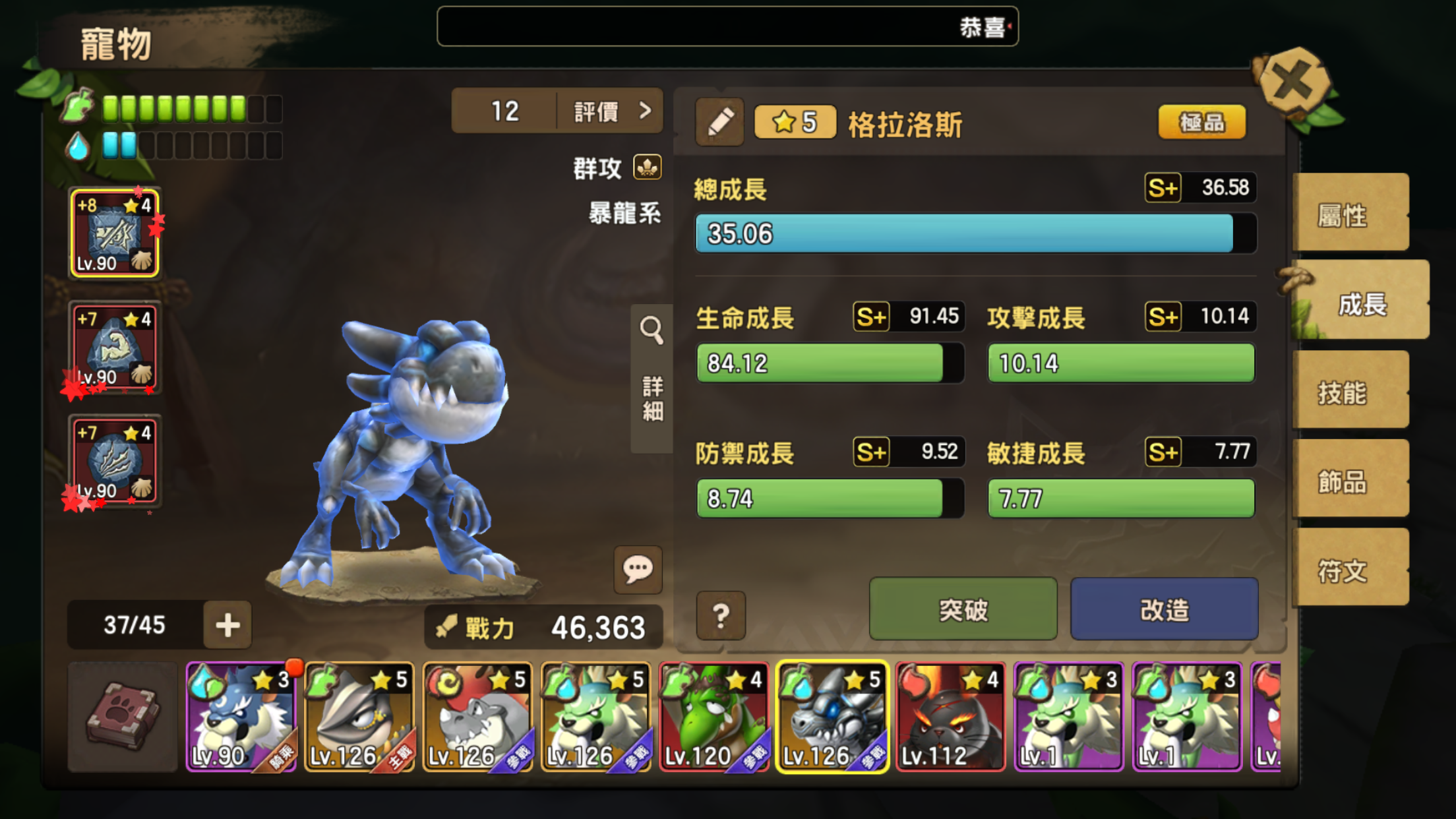Viewport: 1456px width, 819px height.
Task: Open the question mark help button
Action: [x=721, y=615]
